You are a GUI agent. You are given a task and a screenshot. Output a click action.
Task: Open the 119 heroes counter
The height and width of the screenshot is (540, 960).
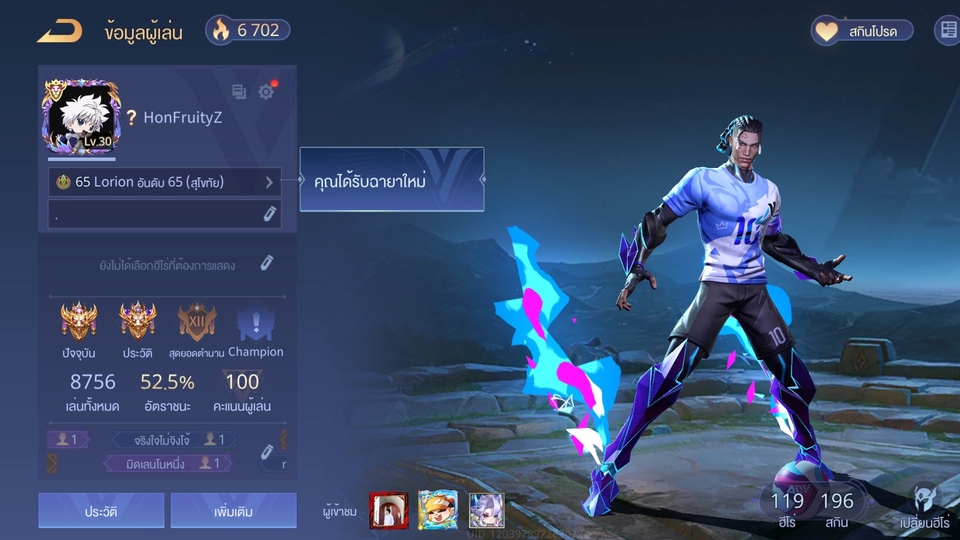pos(788,507)
